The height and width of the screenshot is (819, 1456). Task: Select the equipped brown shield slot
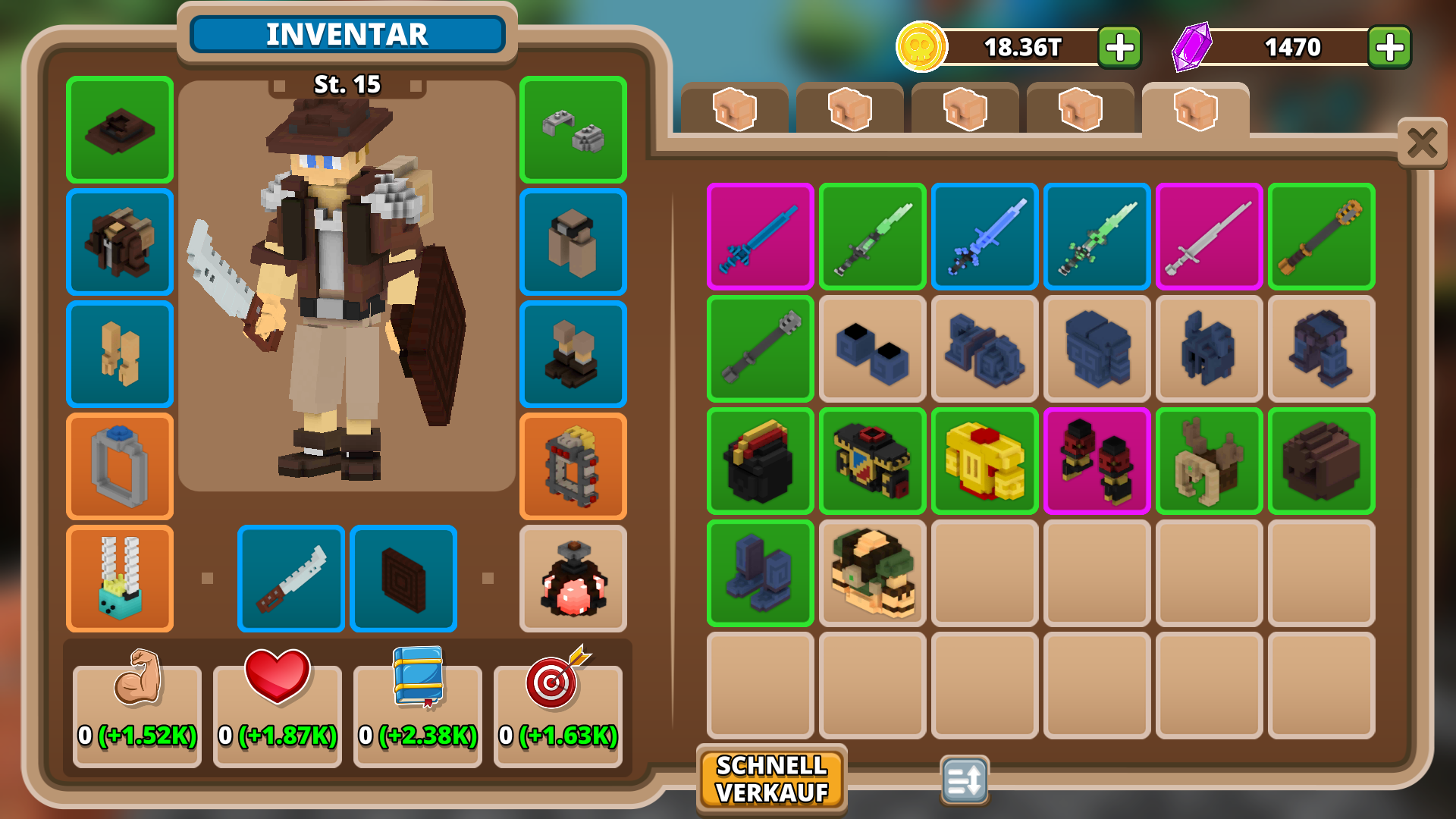point(403,579)
